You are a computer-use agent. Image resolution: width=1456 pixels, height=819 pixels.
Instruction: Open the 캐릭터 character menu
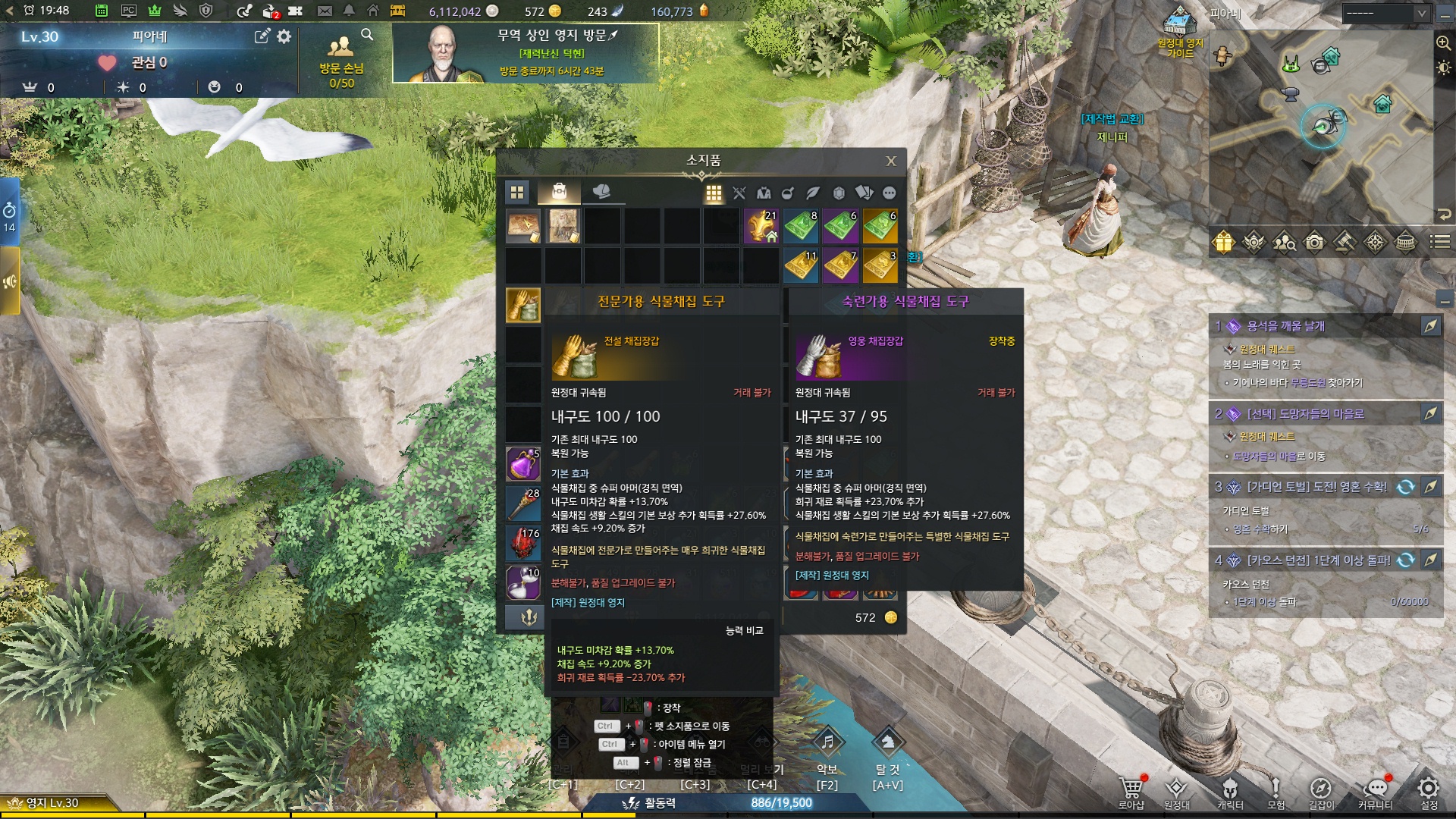pyautogui.click(x=1230, y=791)
